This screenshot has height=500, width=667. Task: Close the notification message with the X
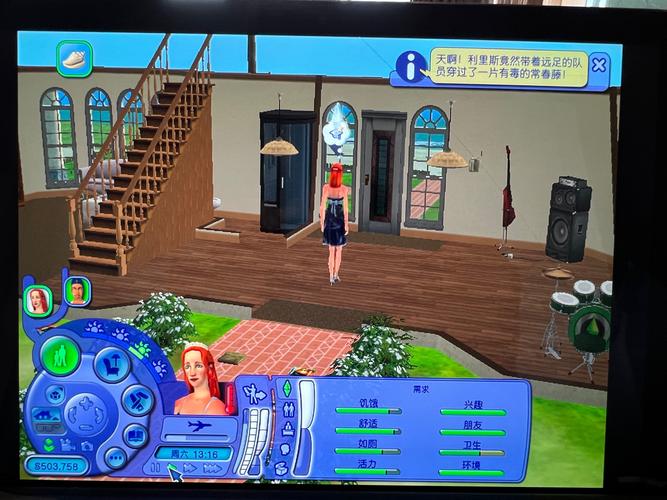point(598,65)
